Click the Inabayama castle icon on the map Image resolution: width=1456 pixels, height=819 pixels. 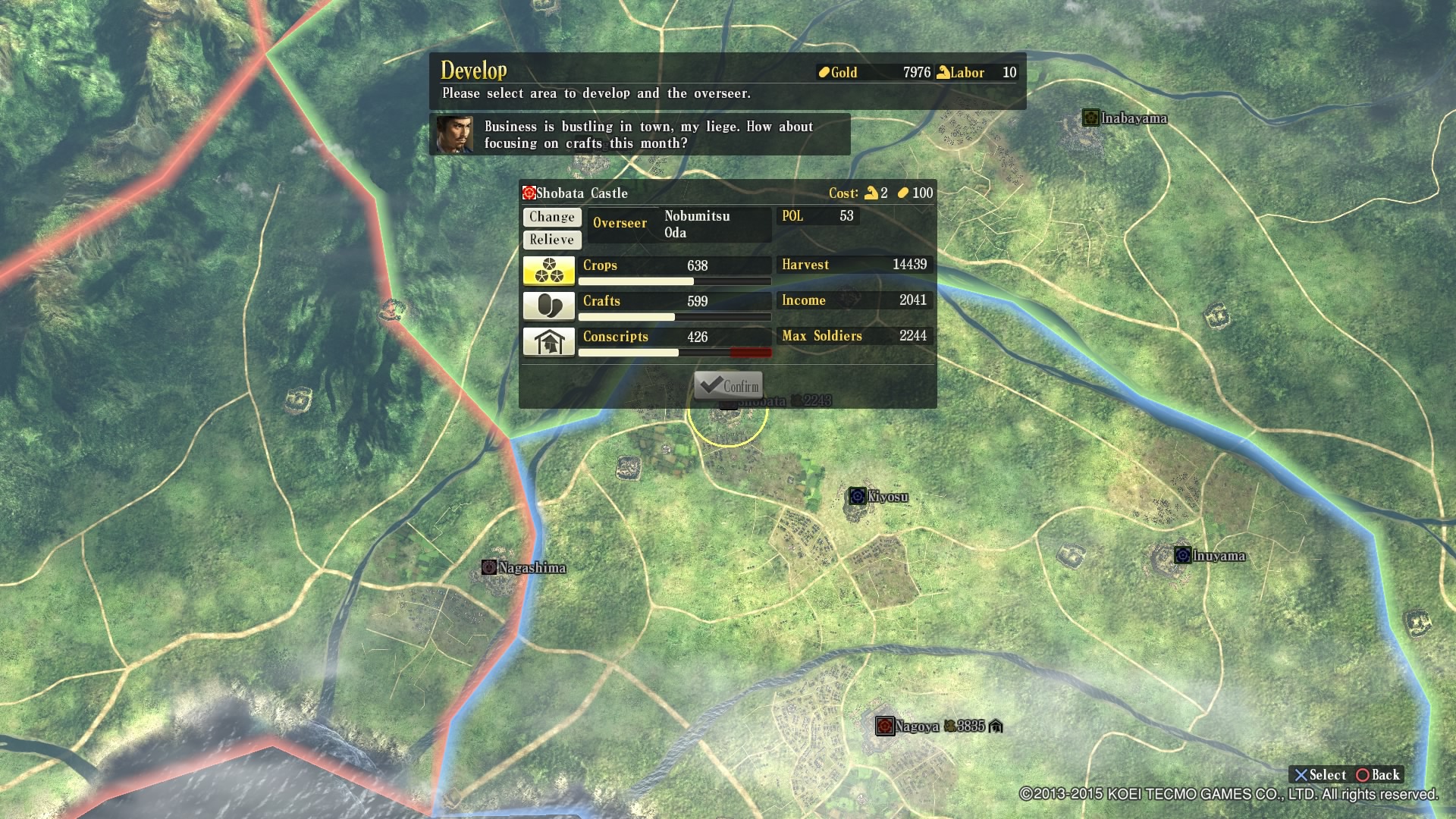1090,117
